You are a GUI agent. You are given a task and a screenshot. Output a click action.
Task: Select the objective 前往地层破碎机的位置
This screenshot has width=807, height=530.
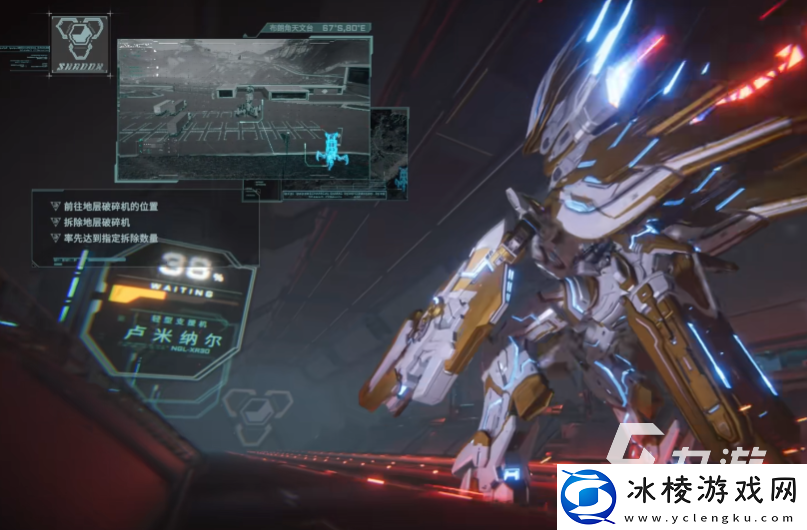coord(110,206)
